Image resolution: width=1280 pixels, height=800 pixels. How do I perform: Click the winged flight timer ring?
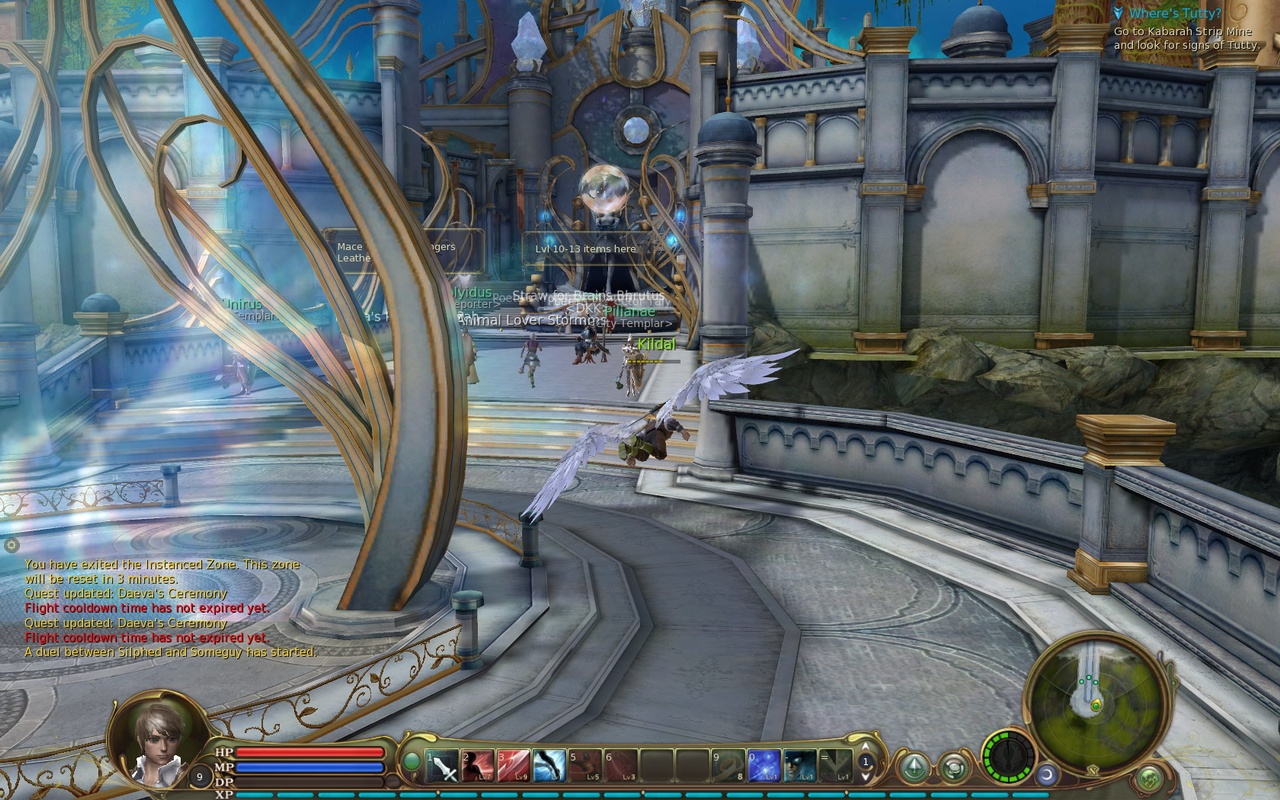(x=1007, y=759)
